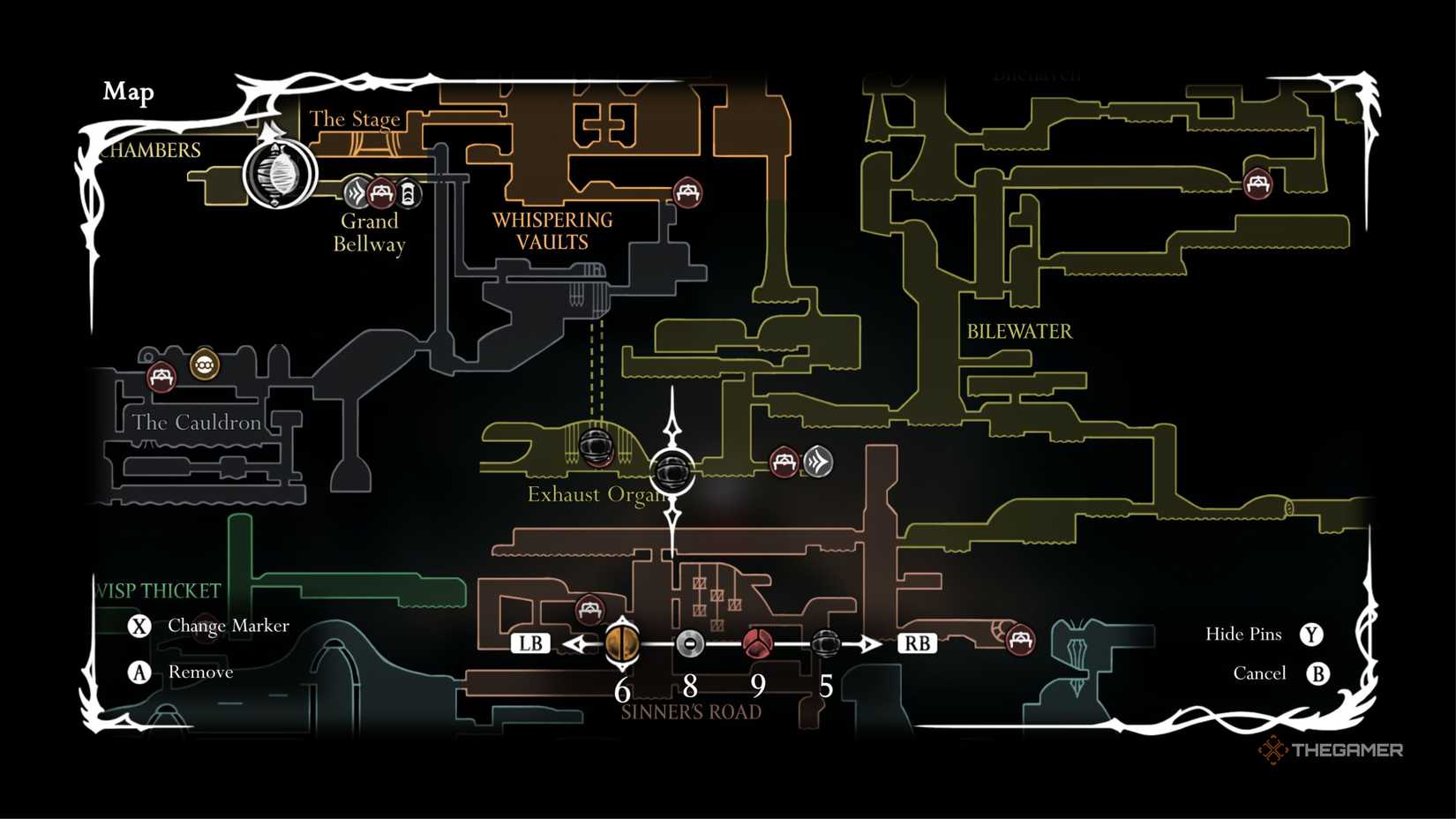This screenshot has width=1456, height=819.
Task: Select the fast travel chevron icon near Grand Bellway
Action: point(356,193)
